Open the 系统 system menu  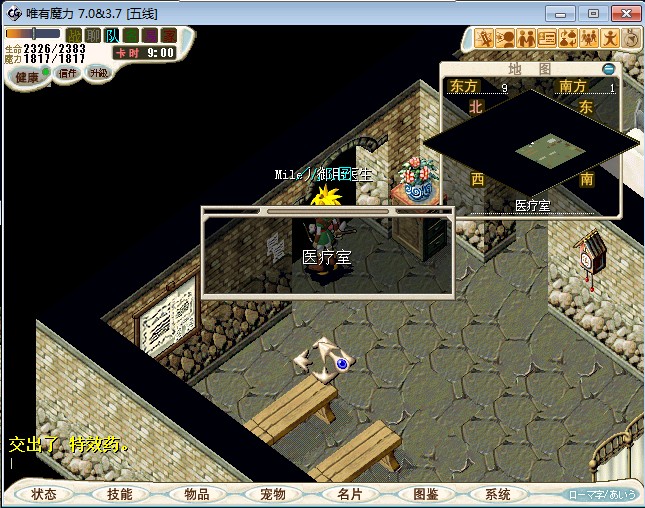[x=498, y=494]
